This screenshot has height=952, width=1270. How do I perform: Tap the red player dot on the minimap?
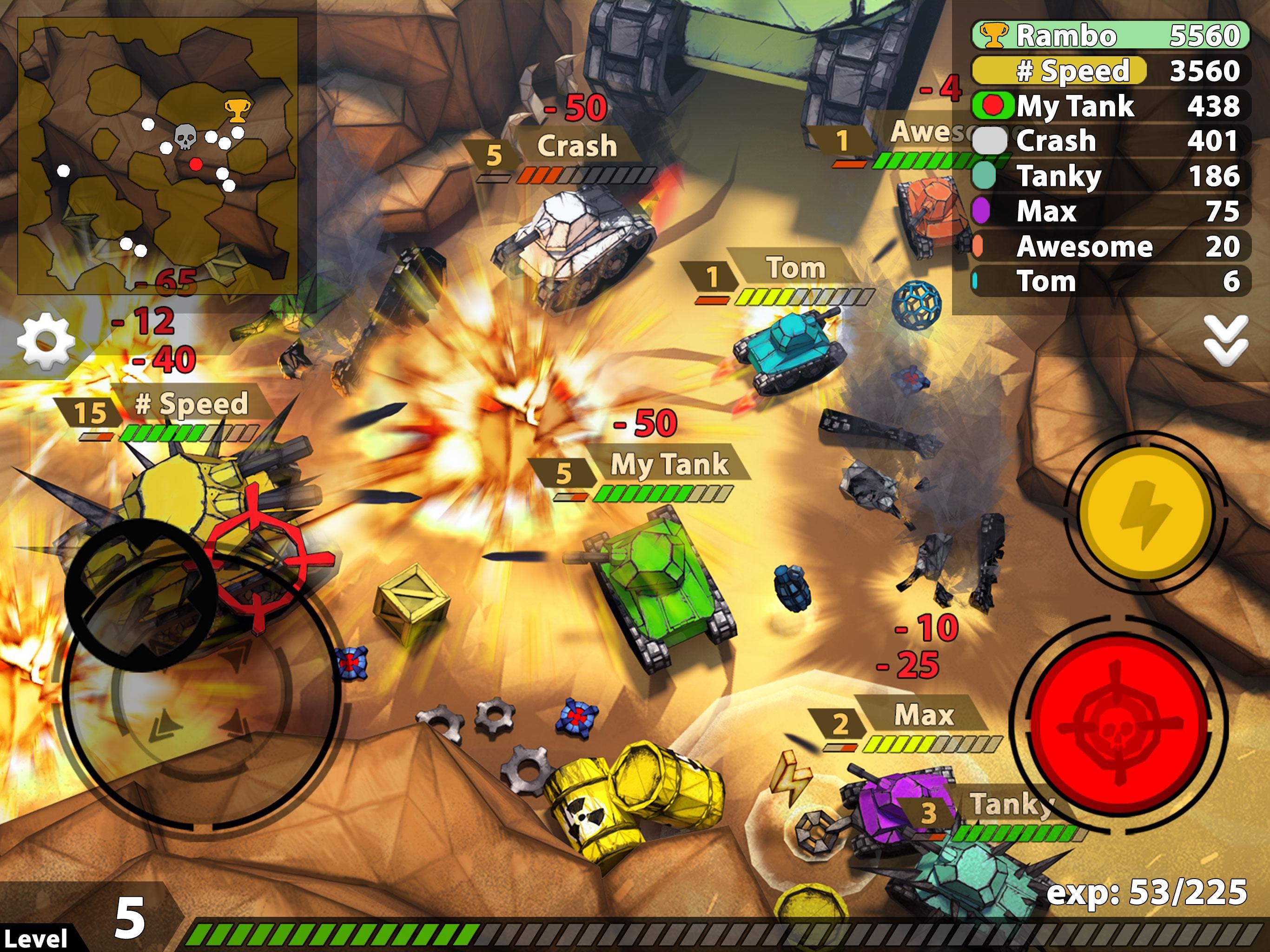point(196,165)
